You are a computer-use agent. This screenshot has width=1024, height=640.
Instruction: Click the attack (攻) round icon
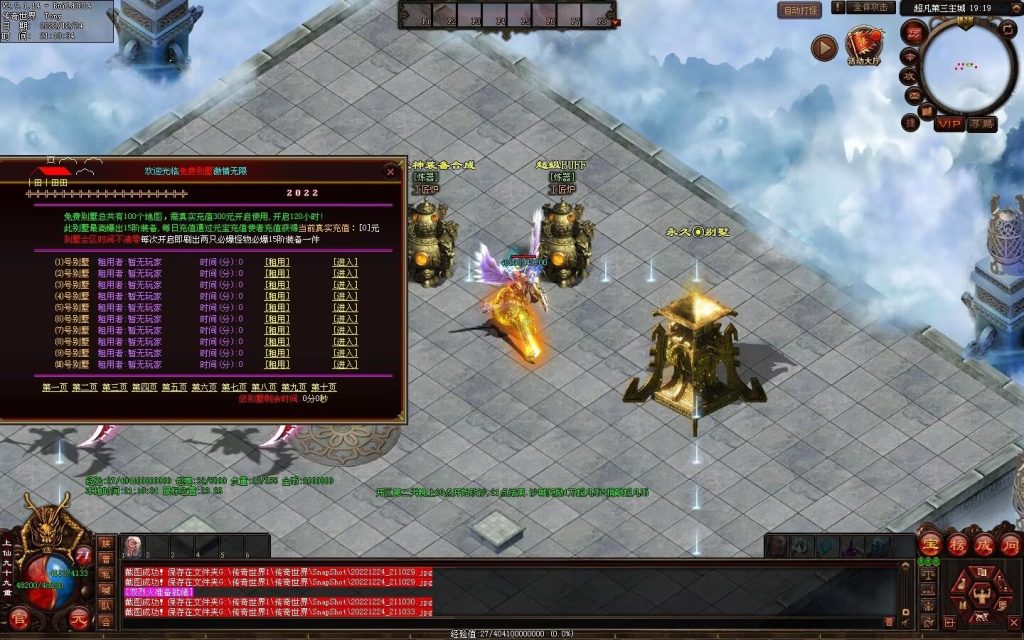point(910,76)
